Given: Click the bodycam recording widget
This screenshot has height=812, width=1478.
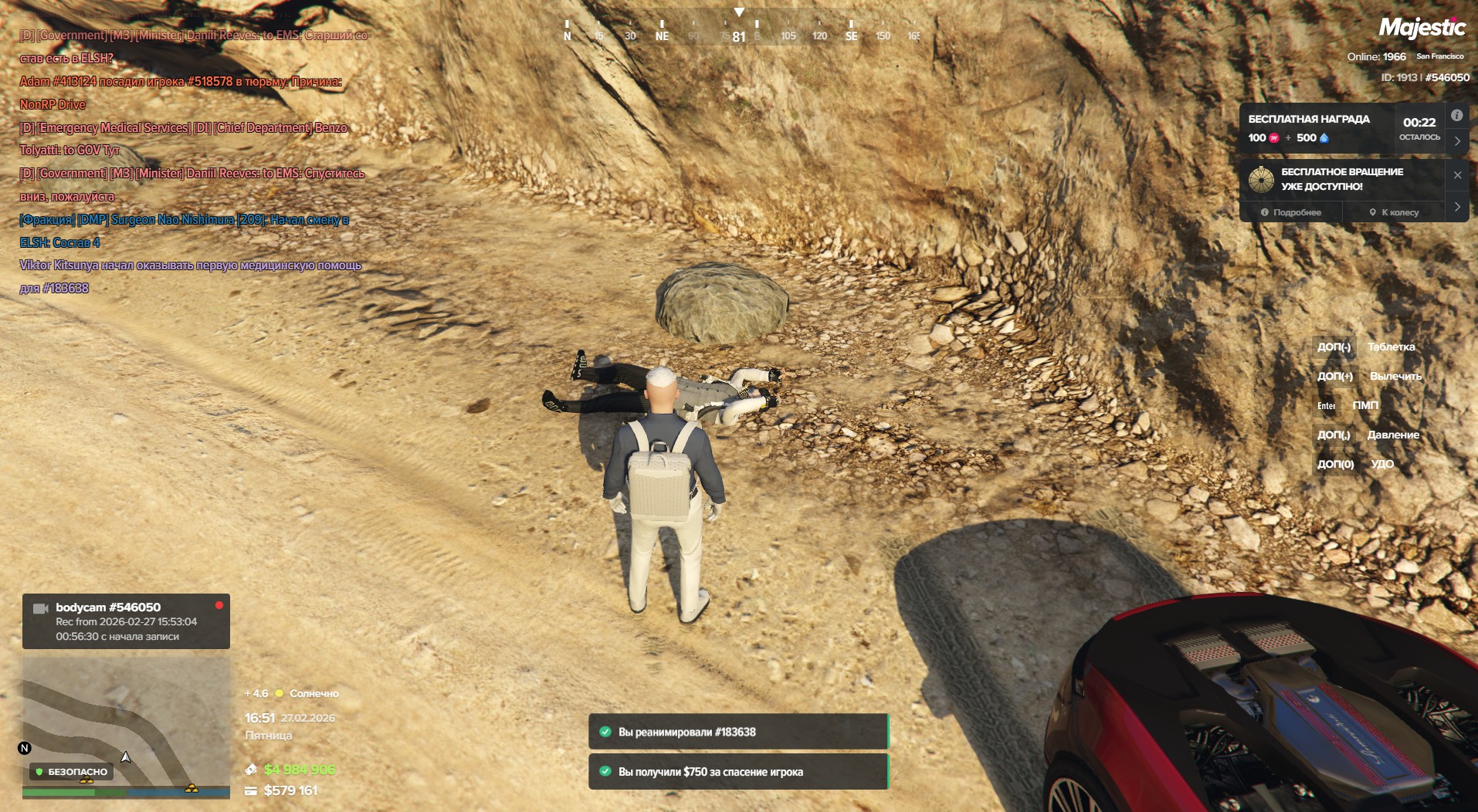Looking at the screenshot, I should pos(126,621).
